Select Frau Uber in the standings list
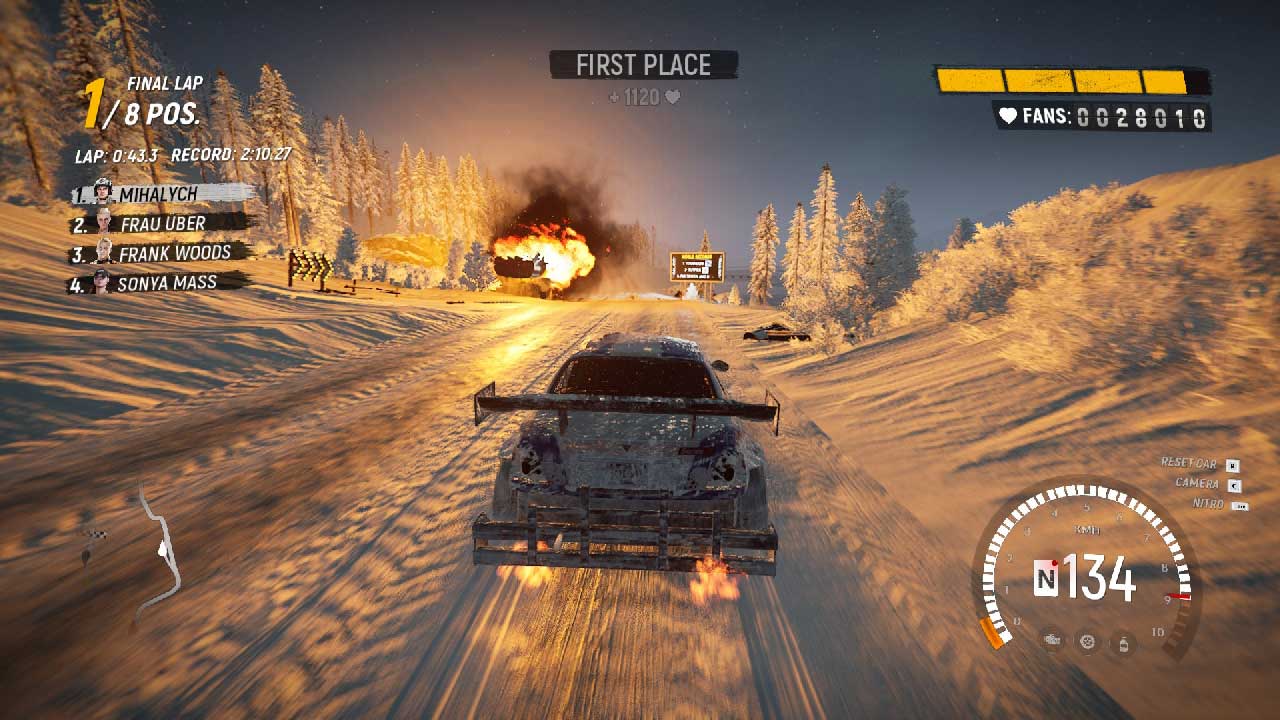The image size is (1280, 720). pyautogui.click(x=162, y=224)
